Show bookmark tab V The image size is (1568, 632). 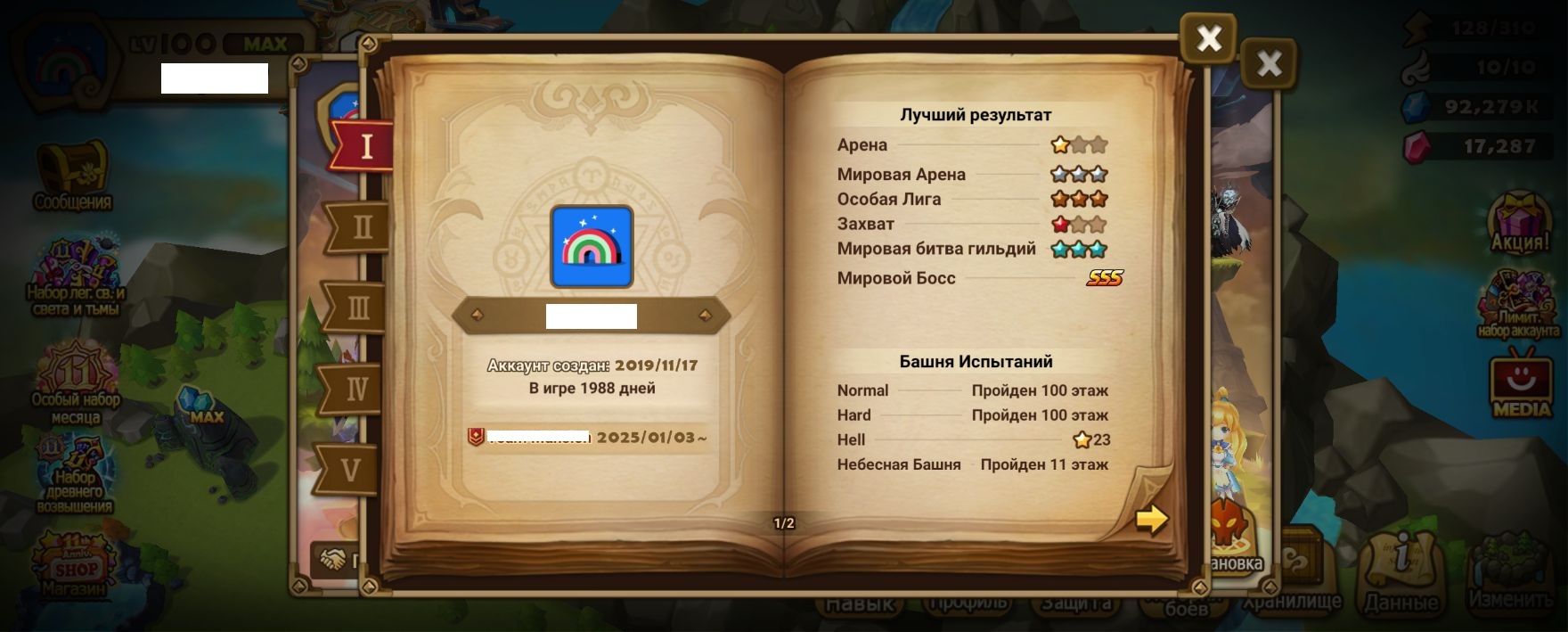[351, 469]
